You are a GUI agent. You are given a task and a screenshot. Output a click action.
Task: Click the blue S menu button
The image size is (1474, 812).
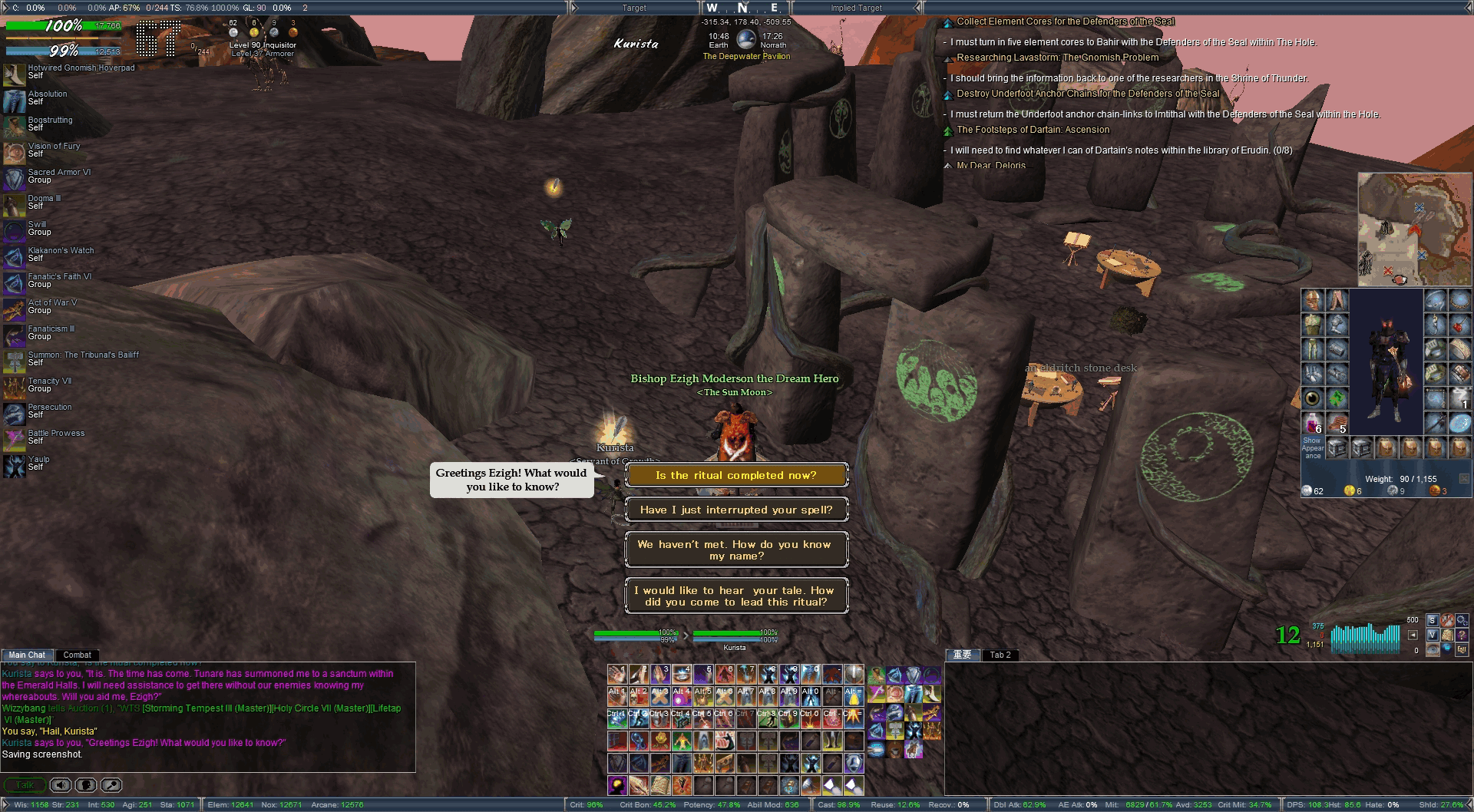[1432, 620]
